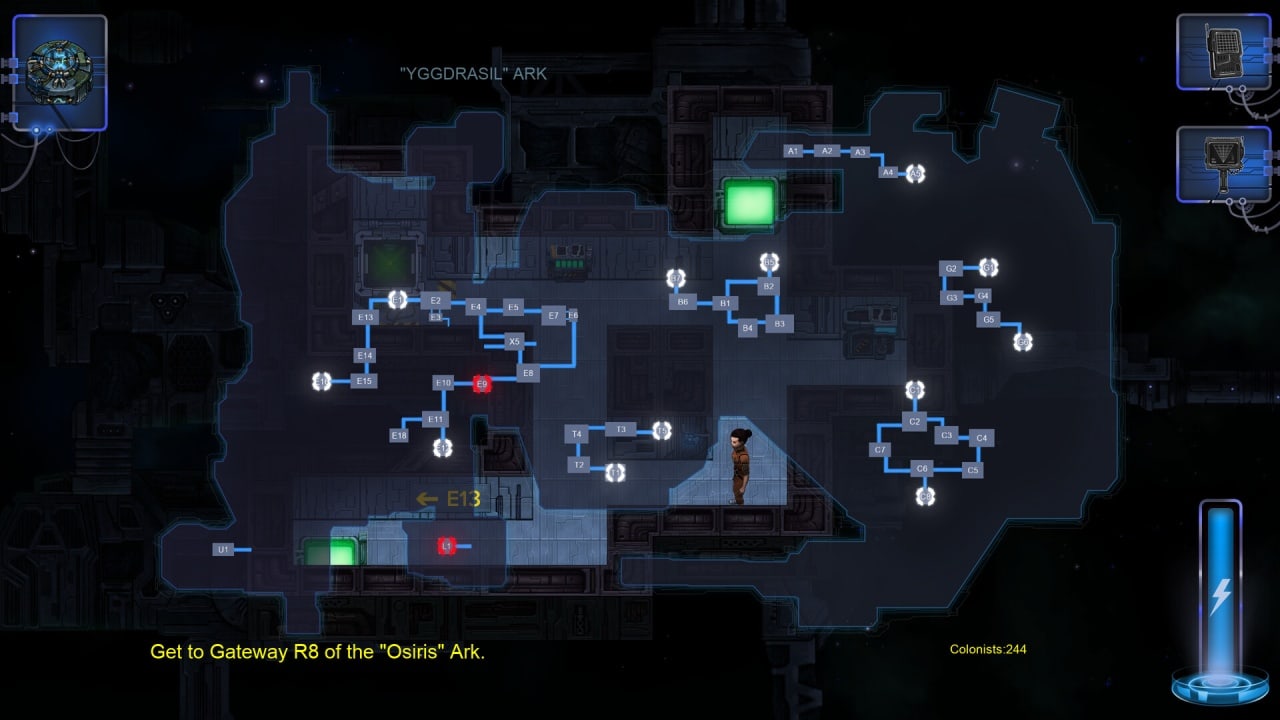
Task: Choose map node E13
Action: [x=366, y=317]
